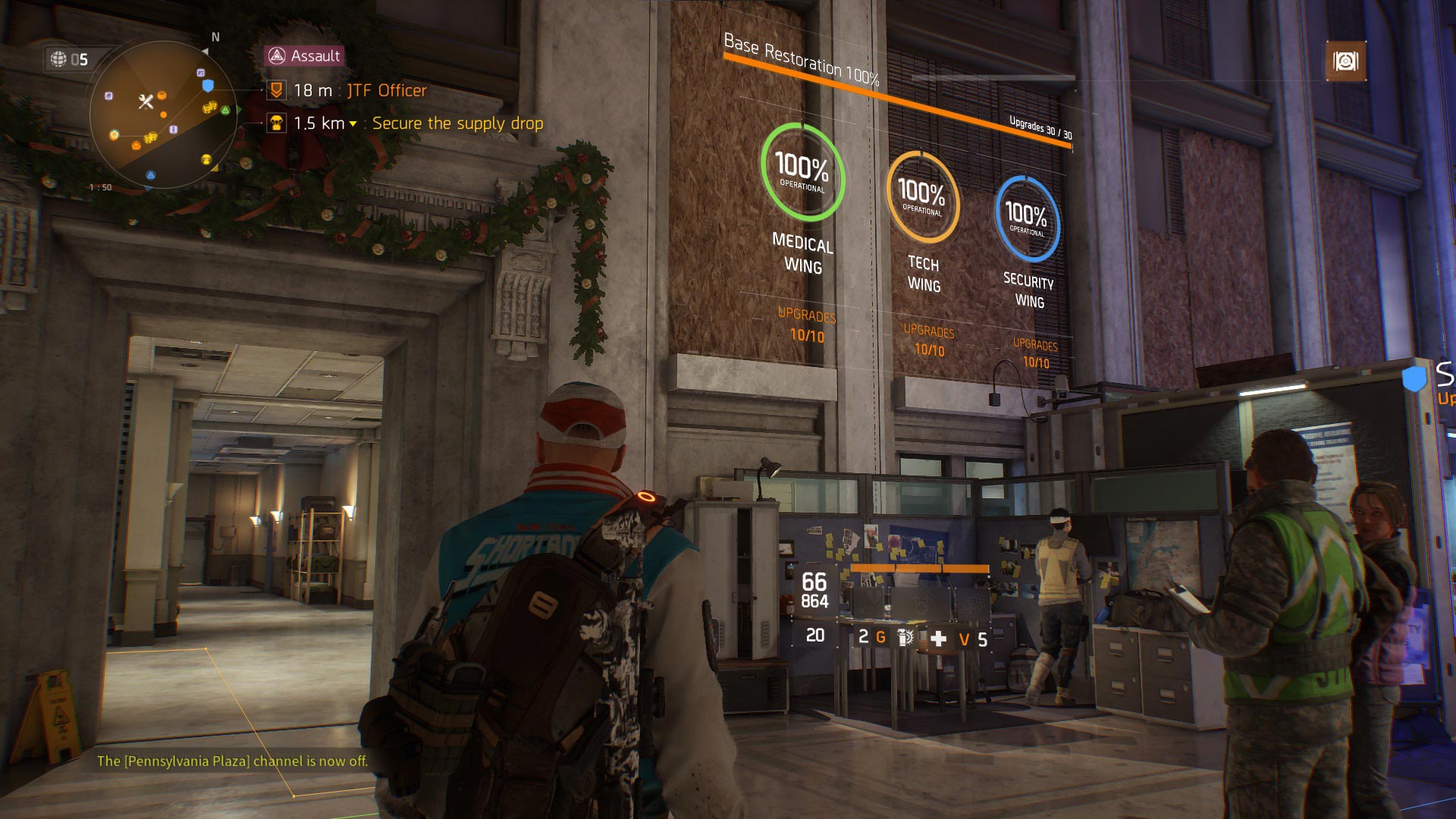Image resolution: width=1456 pixels, height=819 pixels.
Task: Use the medkit plus icon
Action: (938, 639)
